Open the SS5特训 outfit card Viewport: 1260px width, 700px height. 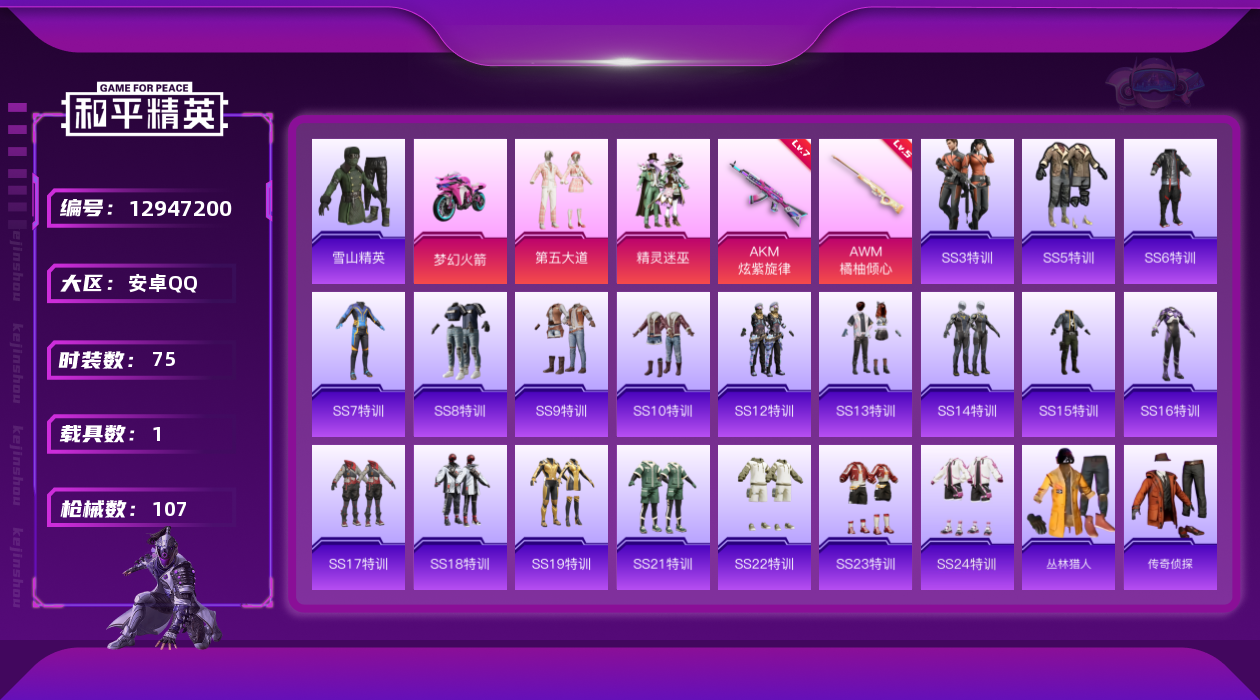click(x=1068, y=211)
